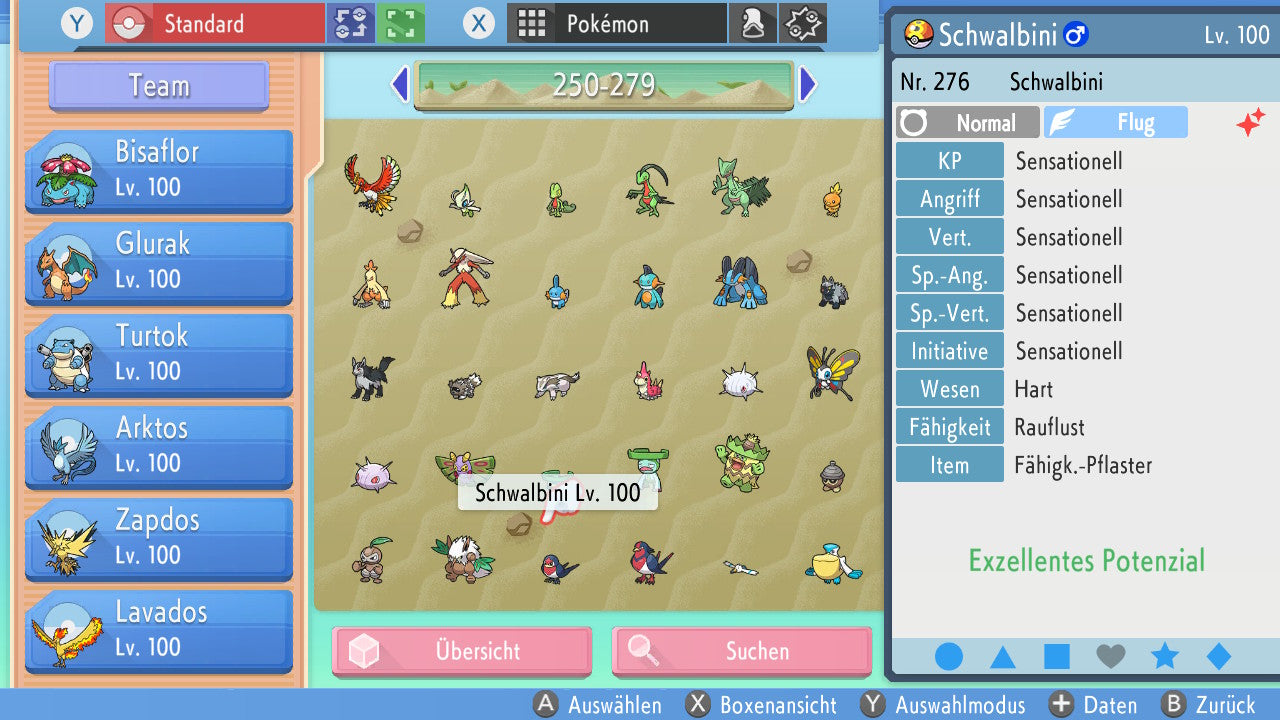
Task: Switch to the Pokémon box view
Action: (x=617, y=23)
